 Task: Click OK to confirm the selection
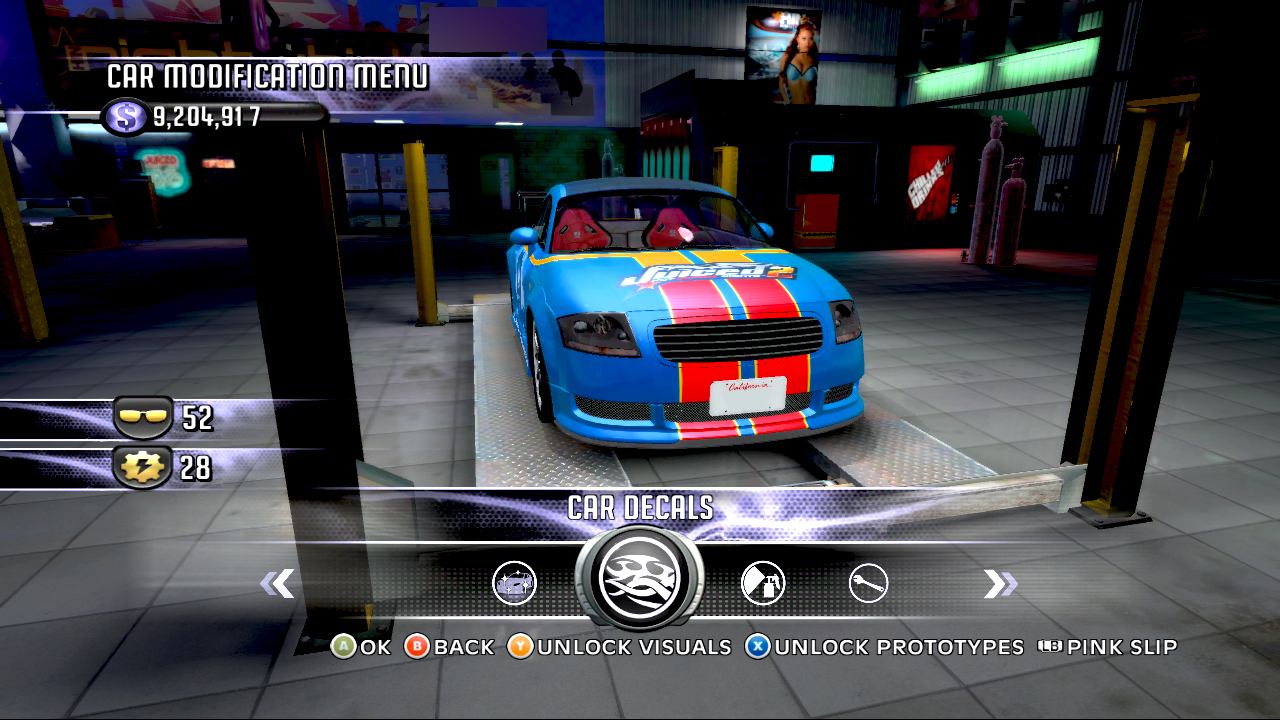pyautogui.click(x=361, y=647)
